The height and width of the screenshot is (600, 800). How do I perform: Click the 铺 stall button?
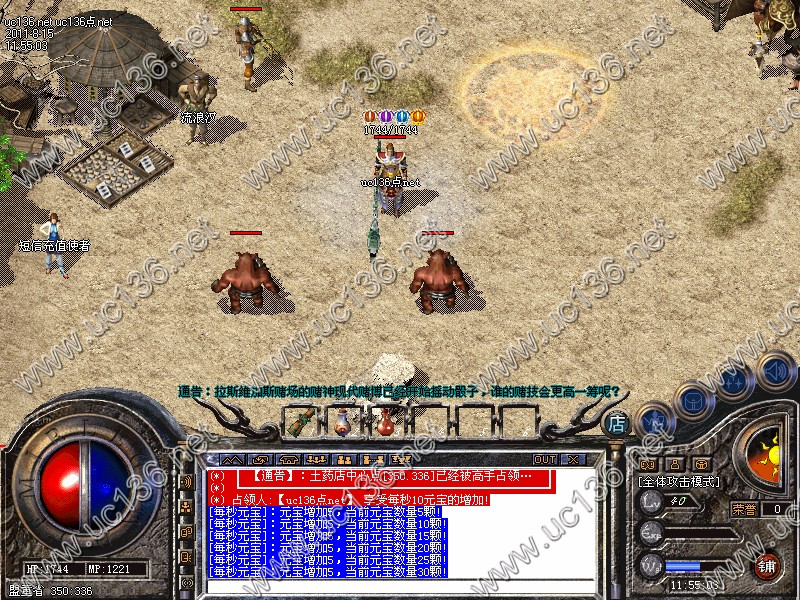pyautogui.click(x=767, y=567)
